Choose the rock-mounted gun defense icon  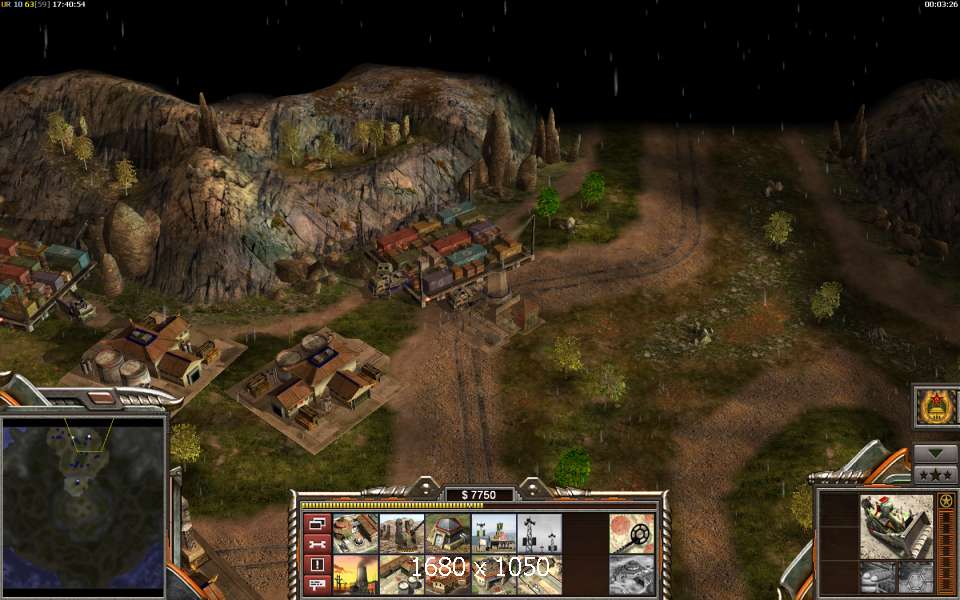point(402,533)
